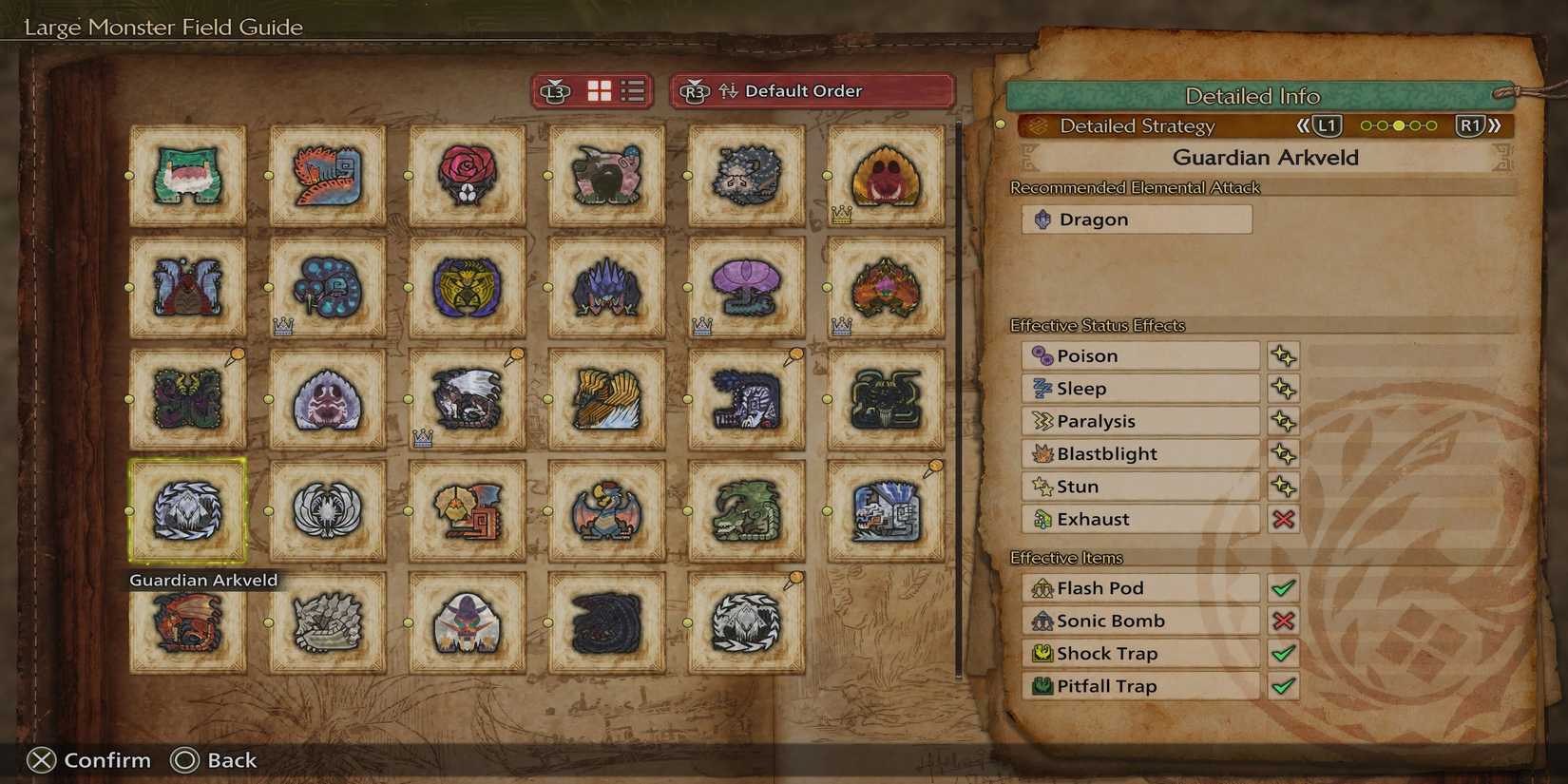Image resolution: width=1568 pixels, height=784 pixels.
Task: Select the Flash Pod item icon
Action: (1042, 587)
